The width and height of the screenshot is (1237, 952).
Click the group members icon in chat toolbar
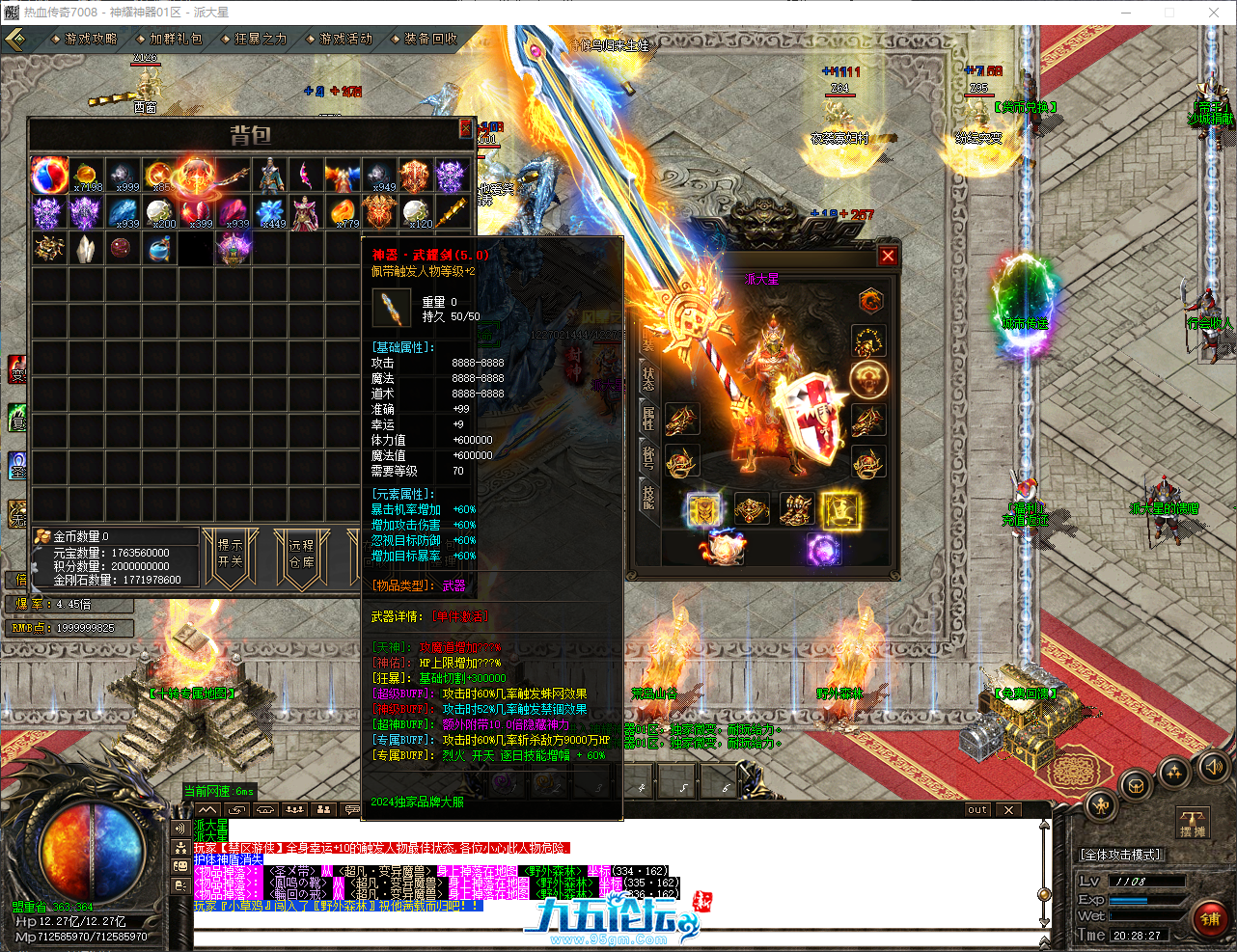(x=323, y=809)
